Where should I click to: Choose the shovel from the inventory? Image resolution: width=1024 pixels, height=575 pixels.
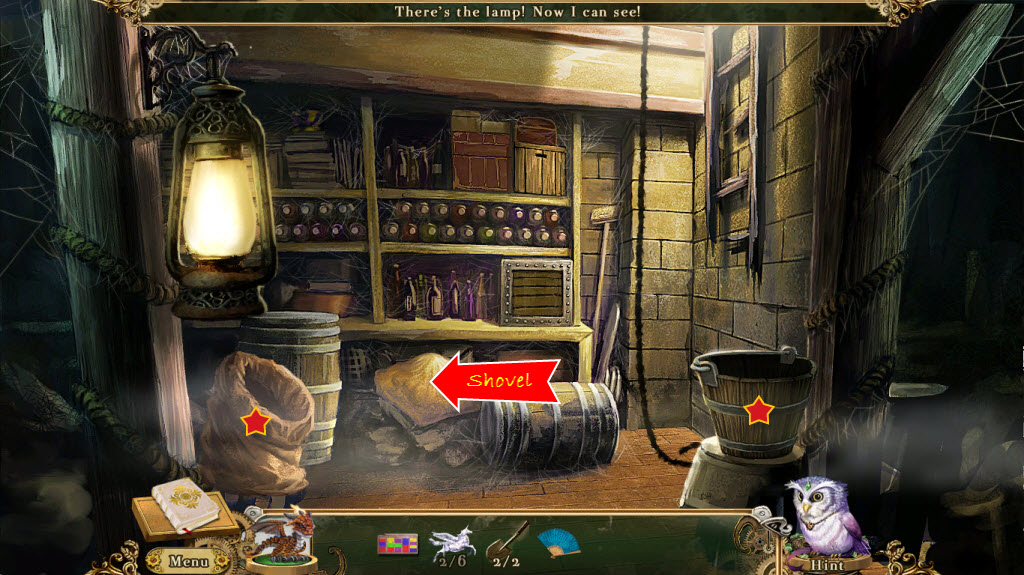505,541
